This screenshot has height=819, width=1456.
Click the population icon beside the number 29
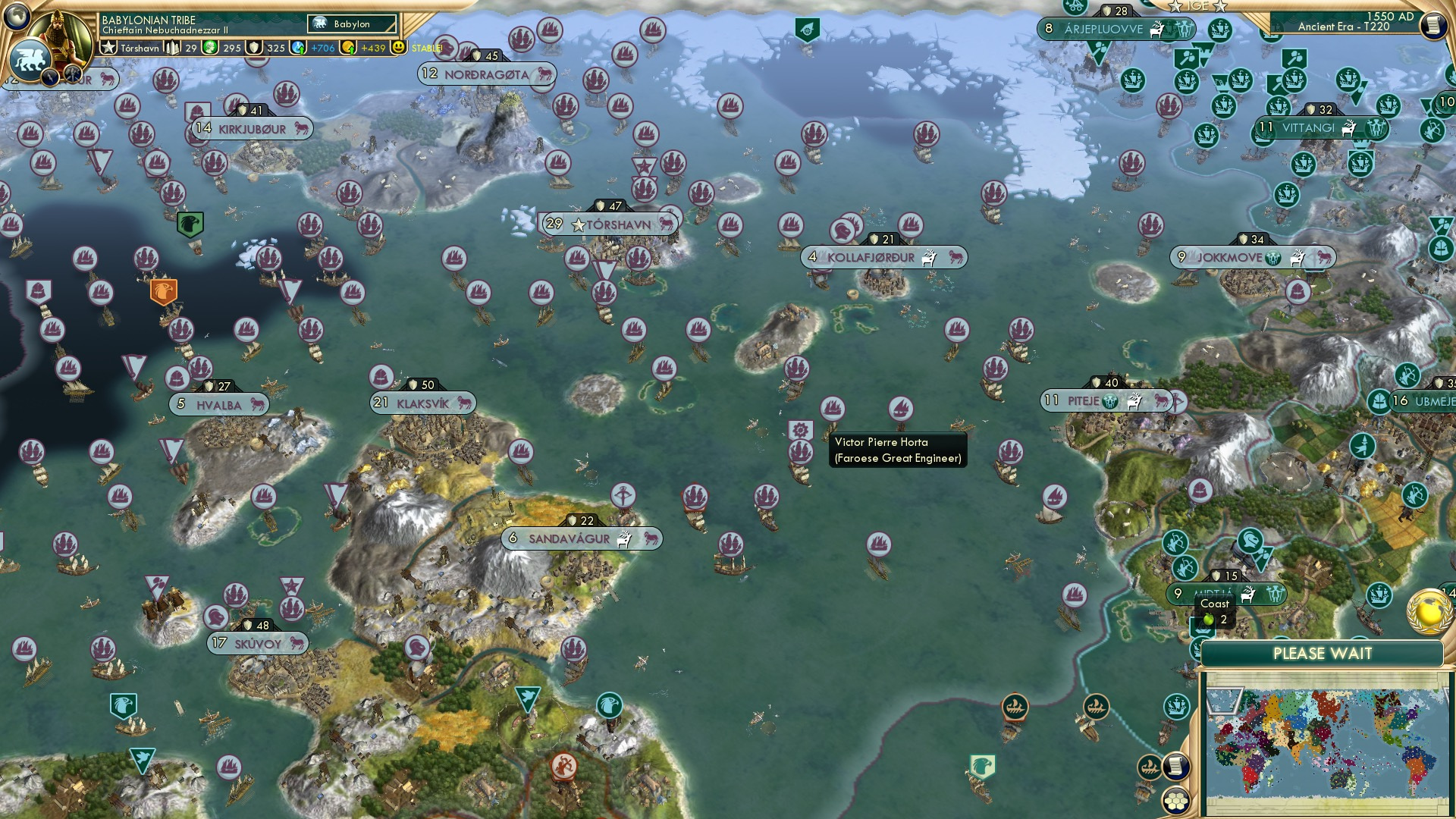[x=173, y=48]
